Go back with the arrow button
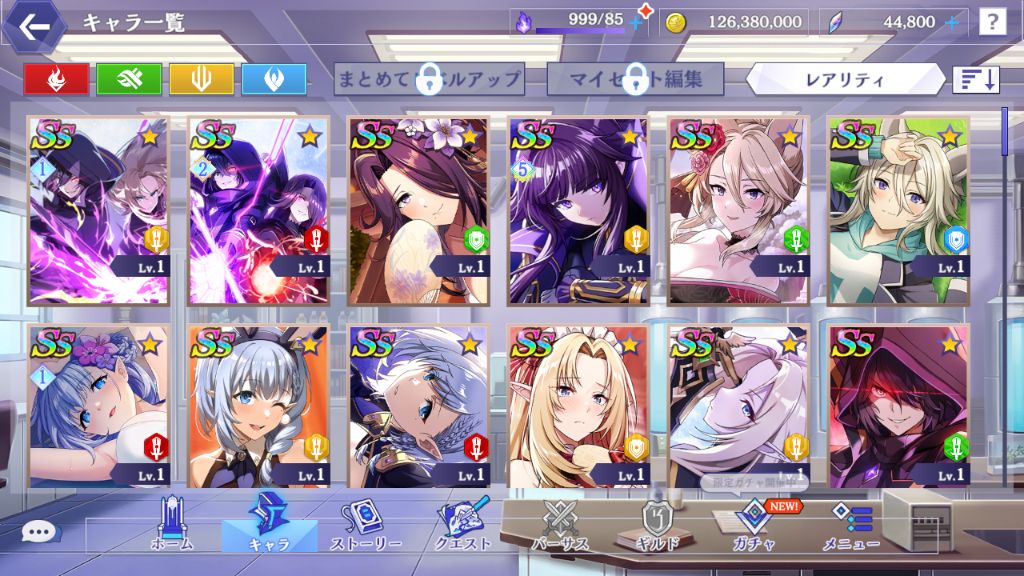 34,27
